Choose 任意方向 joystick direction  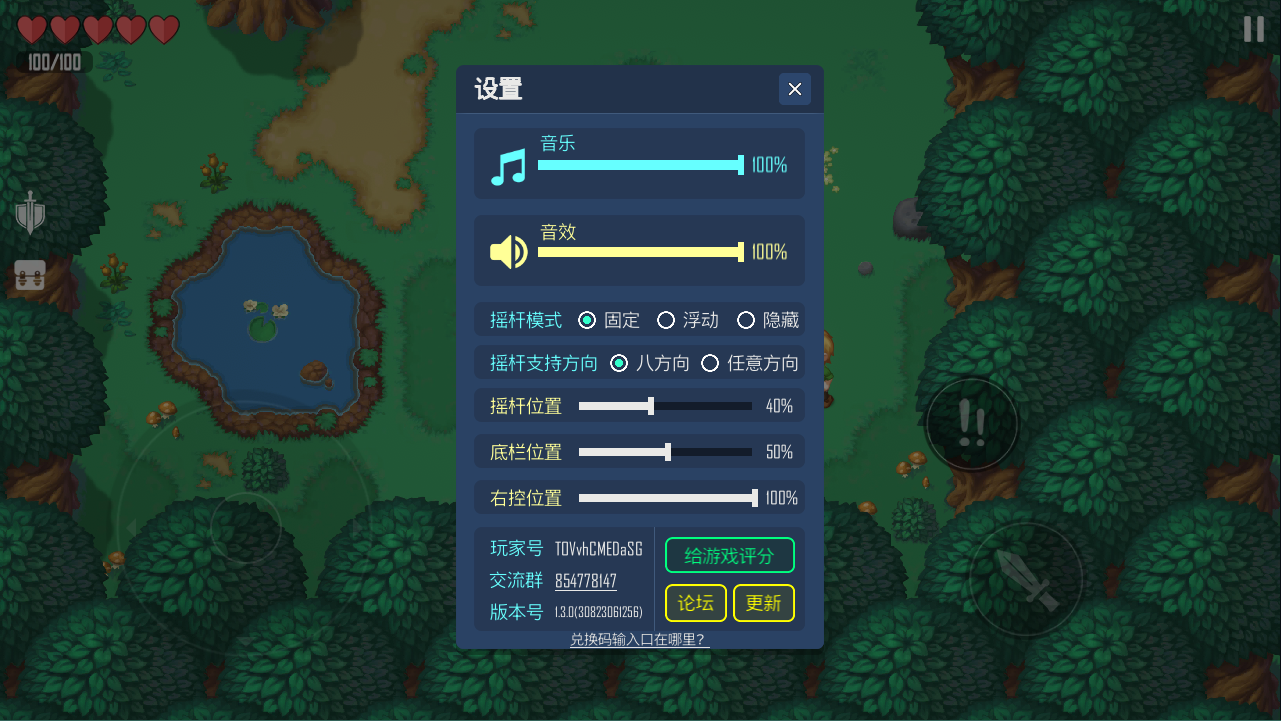click(x=710, y=363)
